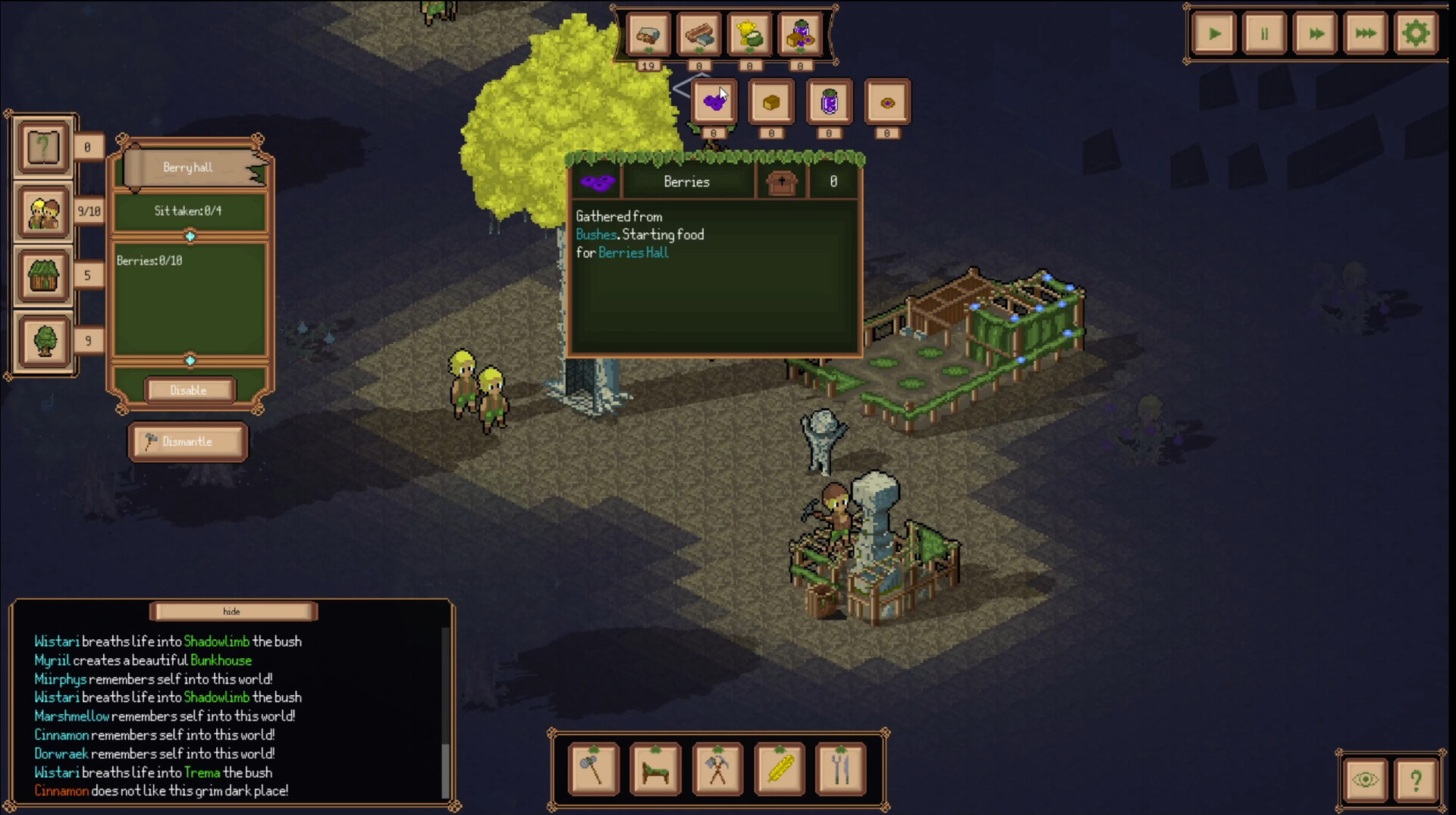Open the stone and wood resources category
The image size is (1456, 815).
click(648, 35)
